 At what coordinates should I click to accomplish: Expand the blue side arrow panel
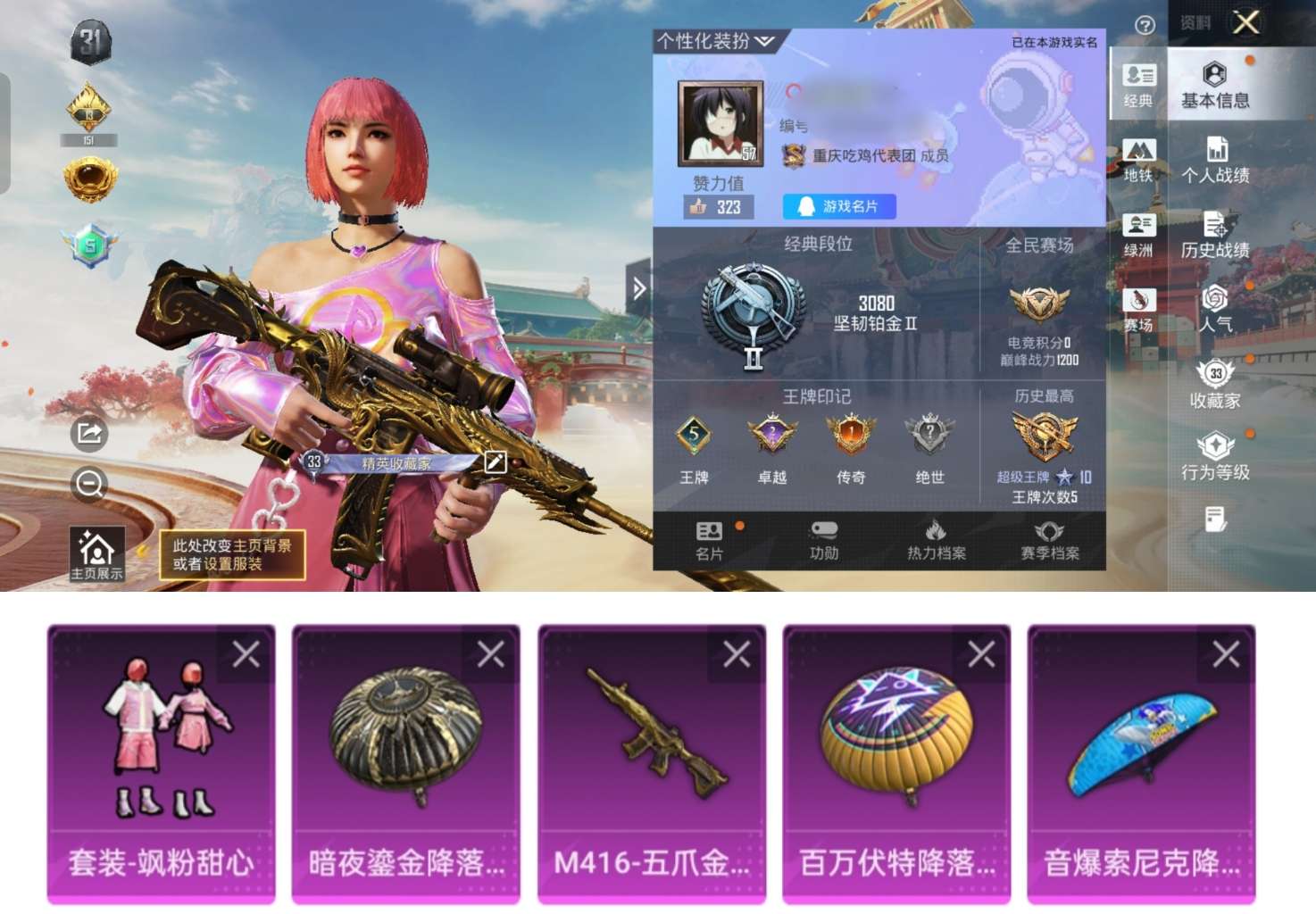coord(639,289)
